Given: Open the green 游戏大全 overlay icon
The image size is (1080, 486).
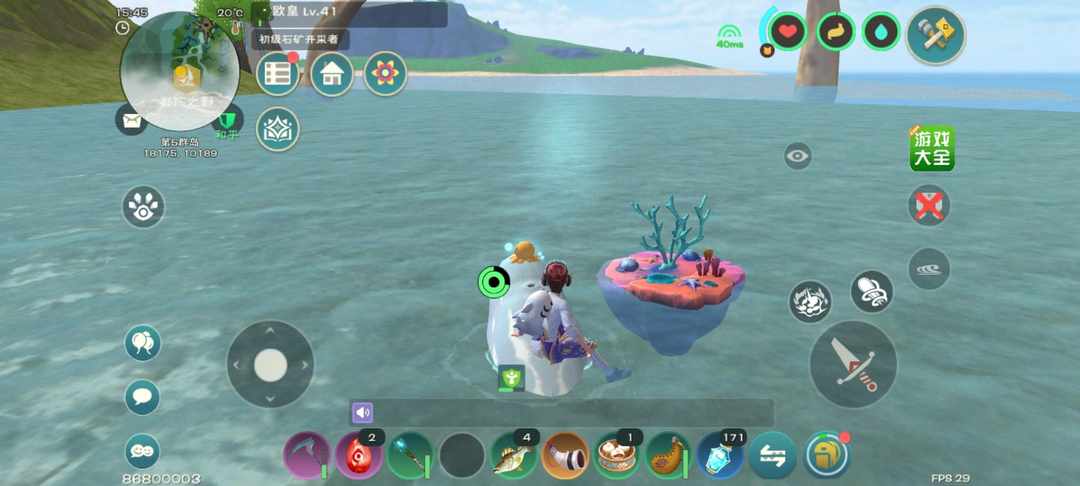Looking at the screenshot, I should 932,148.
